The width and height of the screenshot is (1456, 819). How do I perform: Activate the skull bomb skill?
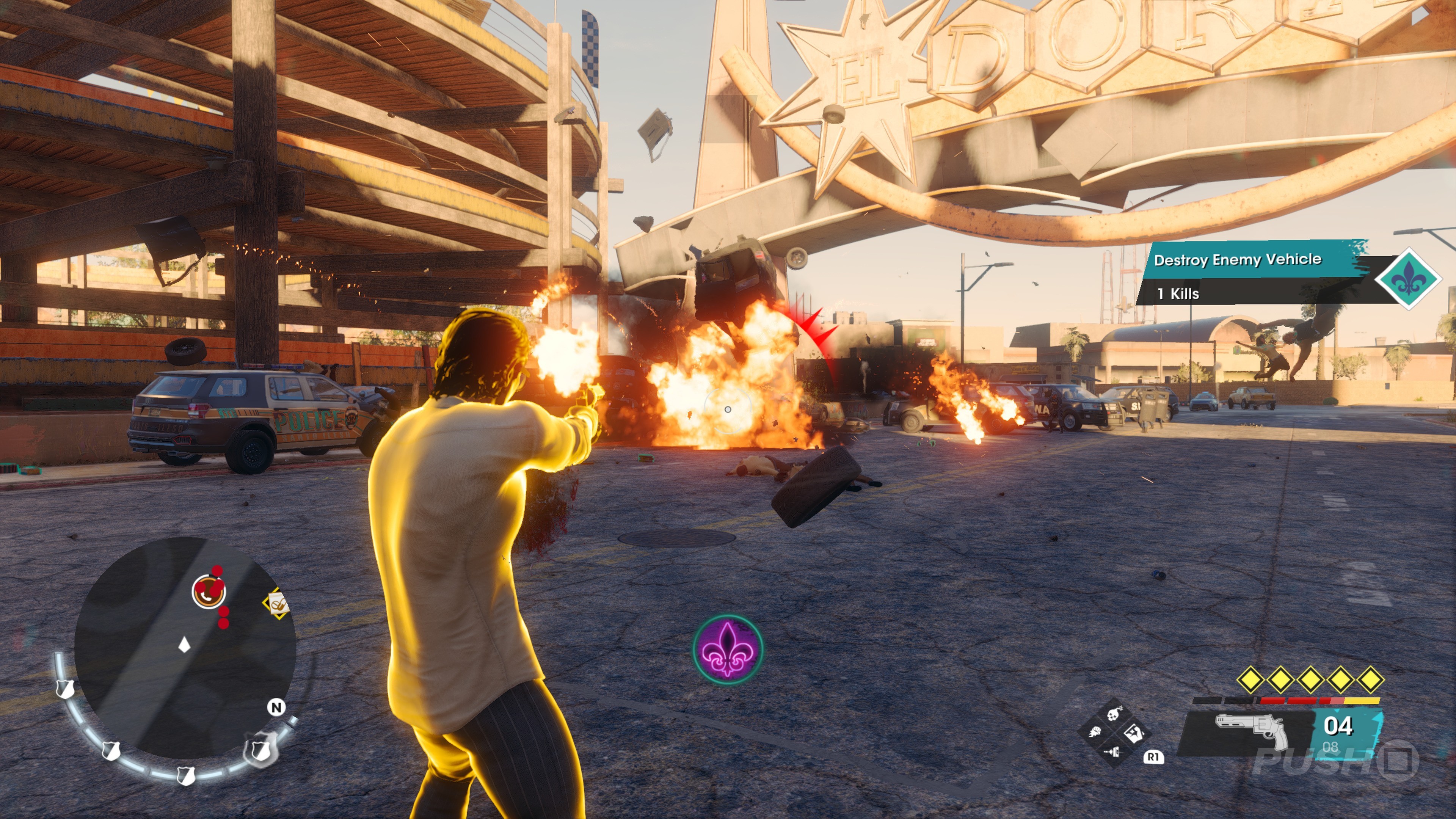1114,714
